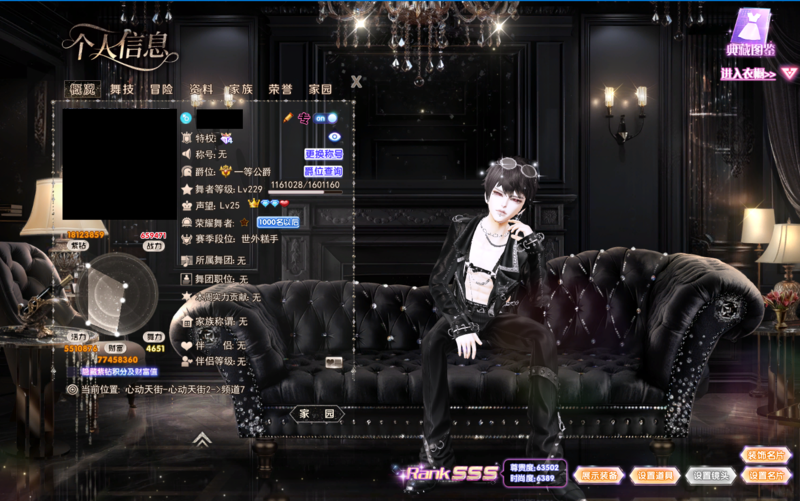Open the 冒险 tab
Screen dimensions: 800x501
pos(161,89)
